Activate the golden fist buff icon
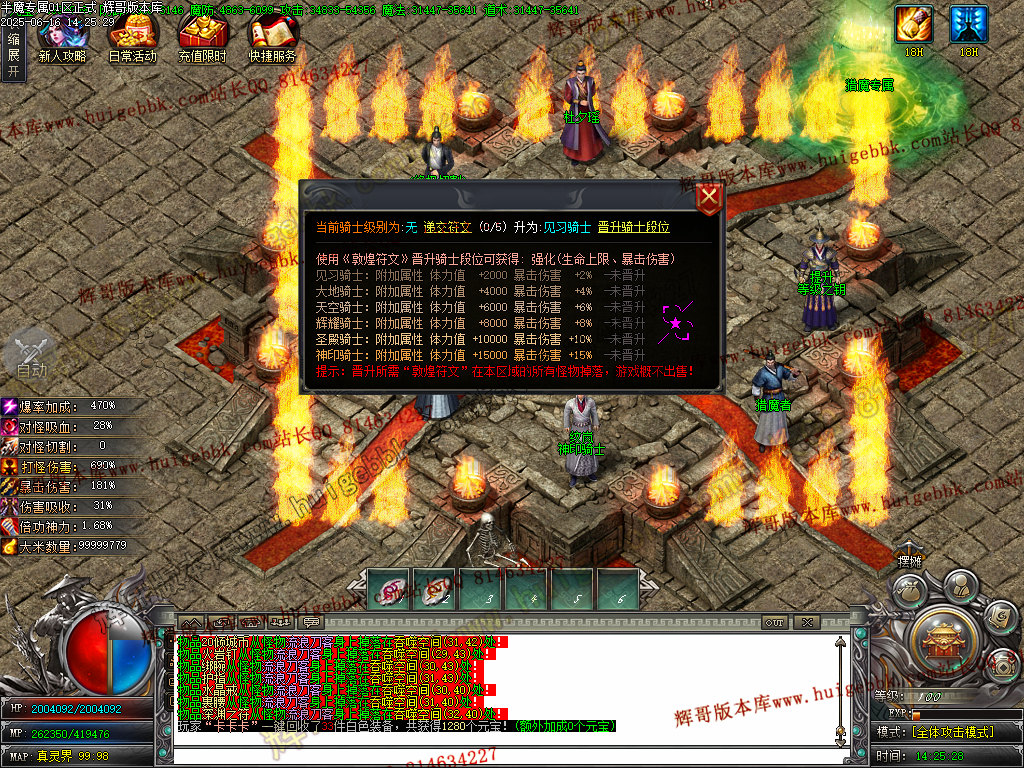The height and width of the screenshot is (768, 1024). click(x=914, y=24)
